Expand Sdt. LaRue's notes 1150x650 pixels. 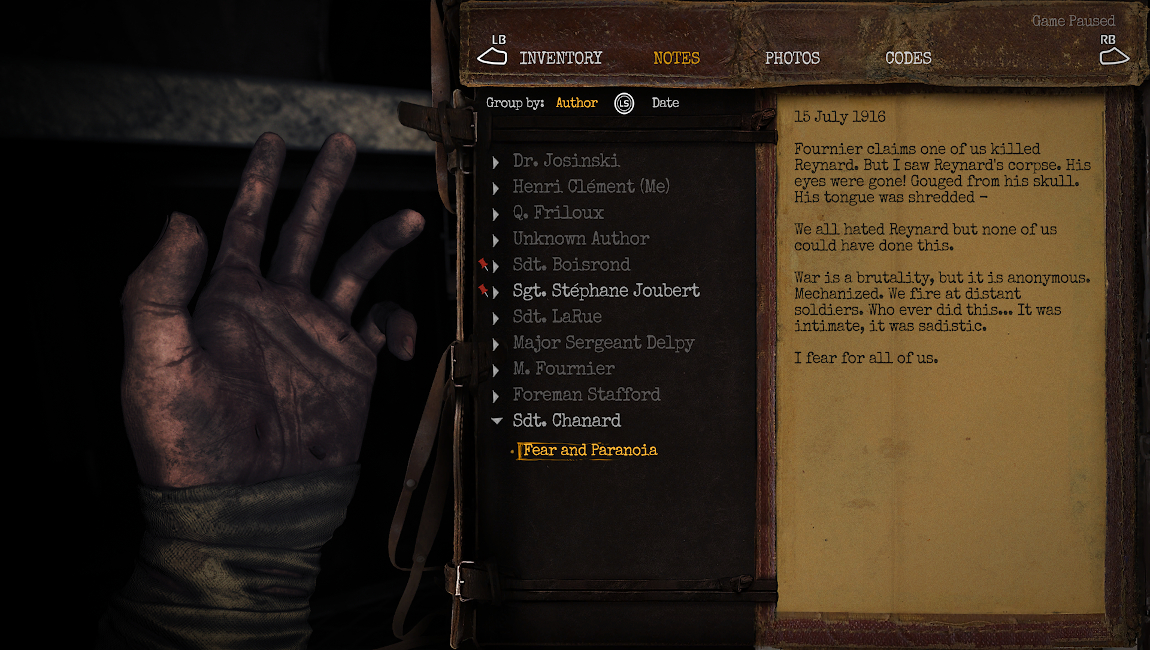point(557,317)
